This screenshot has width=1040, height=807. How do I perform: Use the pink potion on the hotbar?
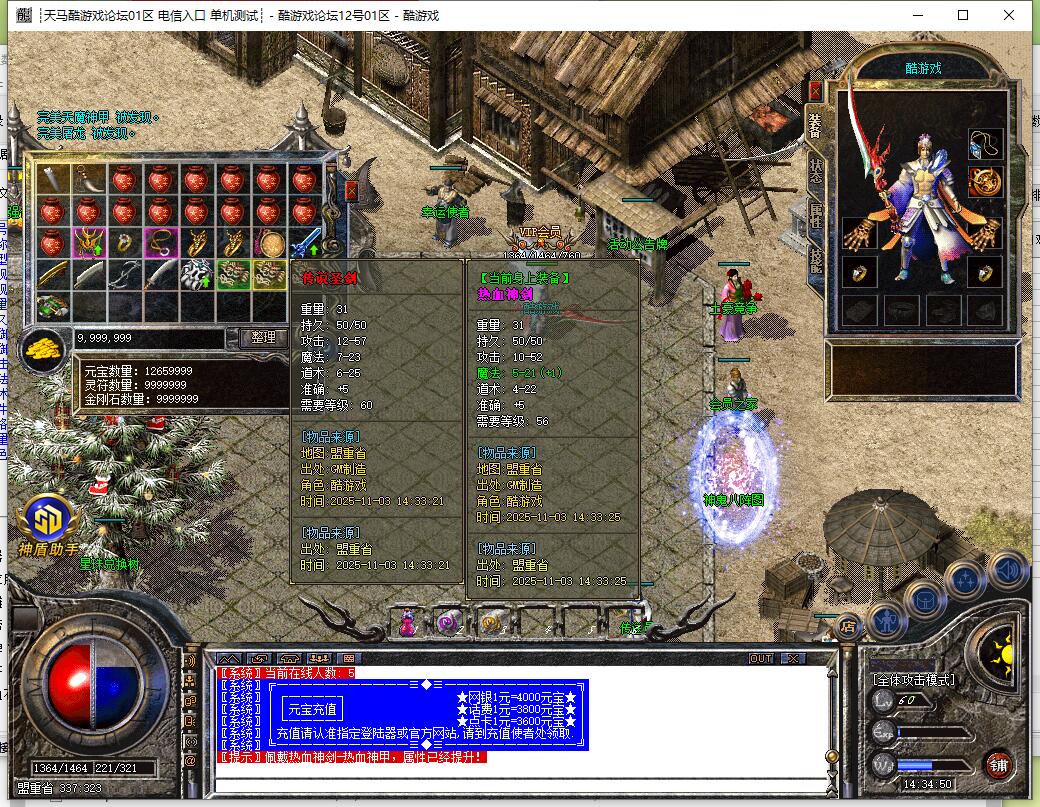coord(408,623)
